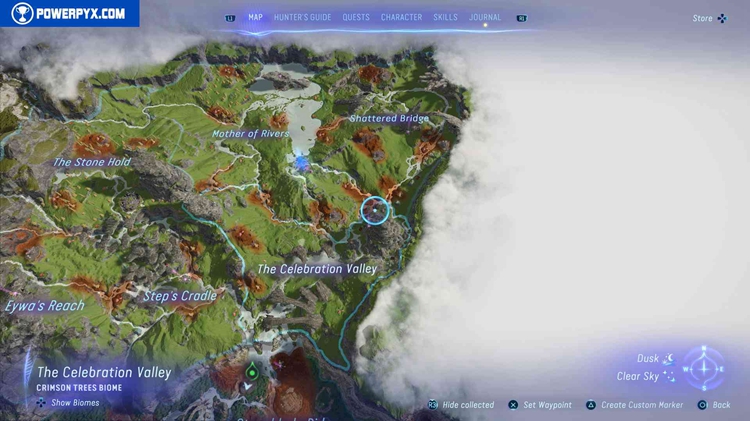
Task: Select Set Waypoint
Action: 547,405
